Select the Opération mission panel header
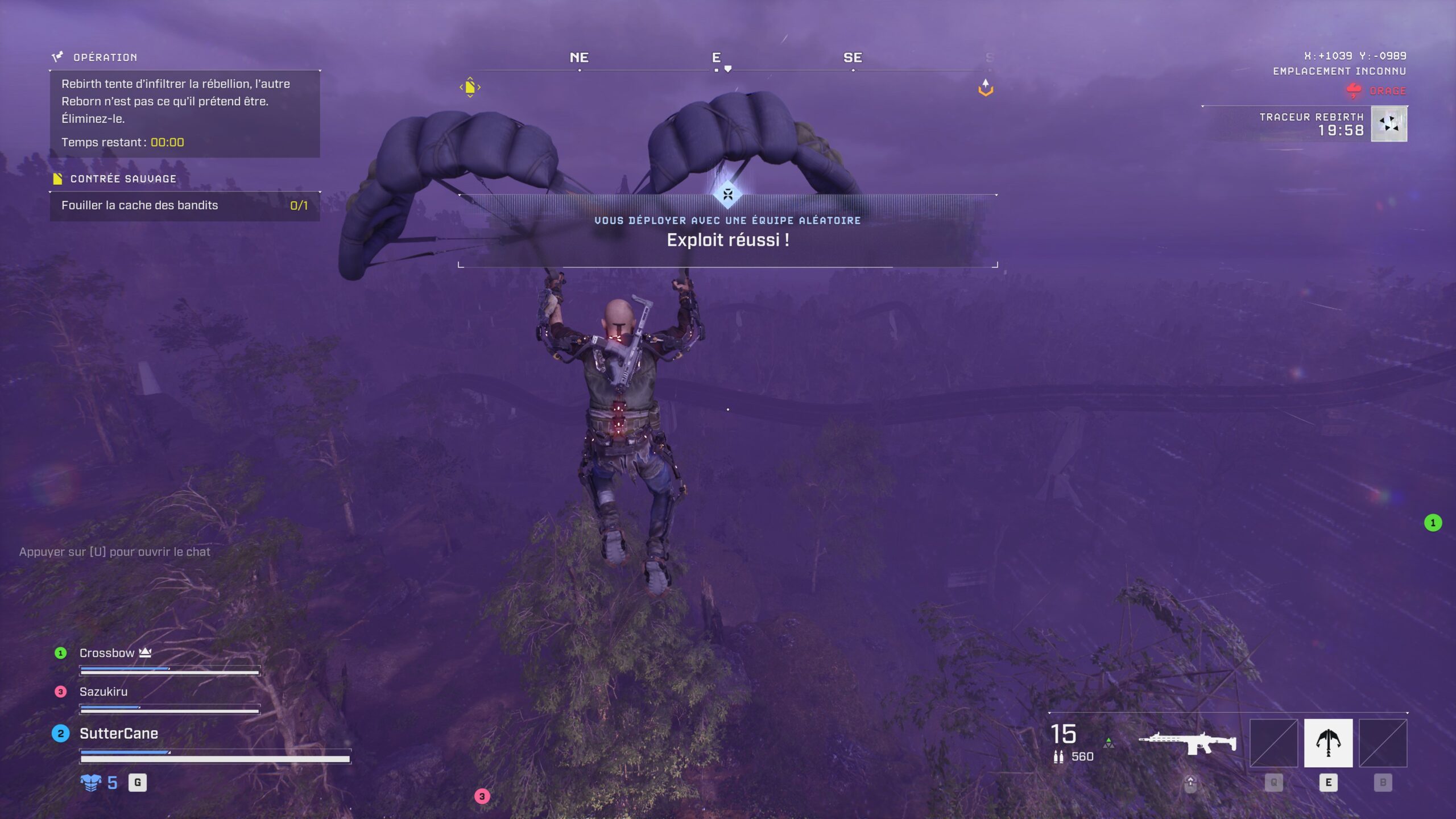 [104, 57]
